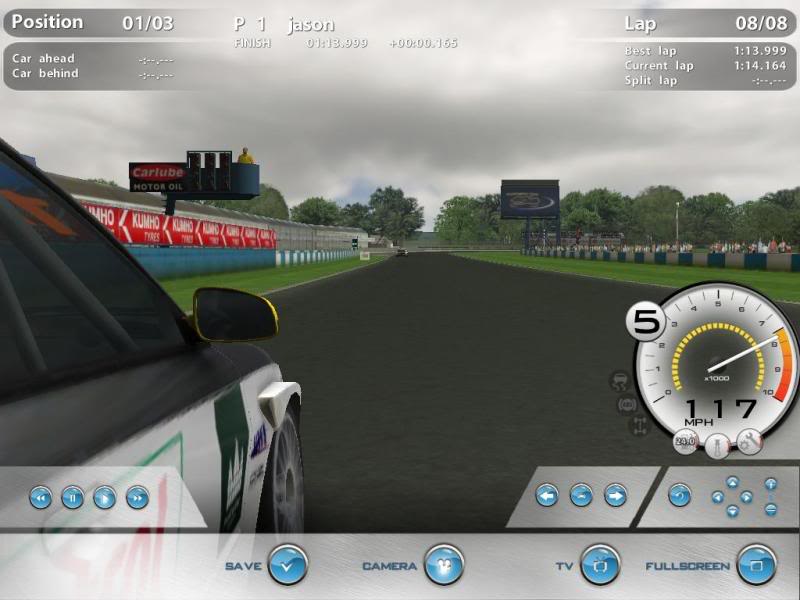The height and width of the screenshot is (600, 800).
Task: Tilt the camera with the up arrow
Action: 732,482
